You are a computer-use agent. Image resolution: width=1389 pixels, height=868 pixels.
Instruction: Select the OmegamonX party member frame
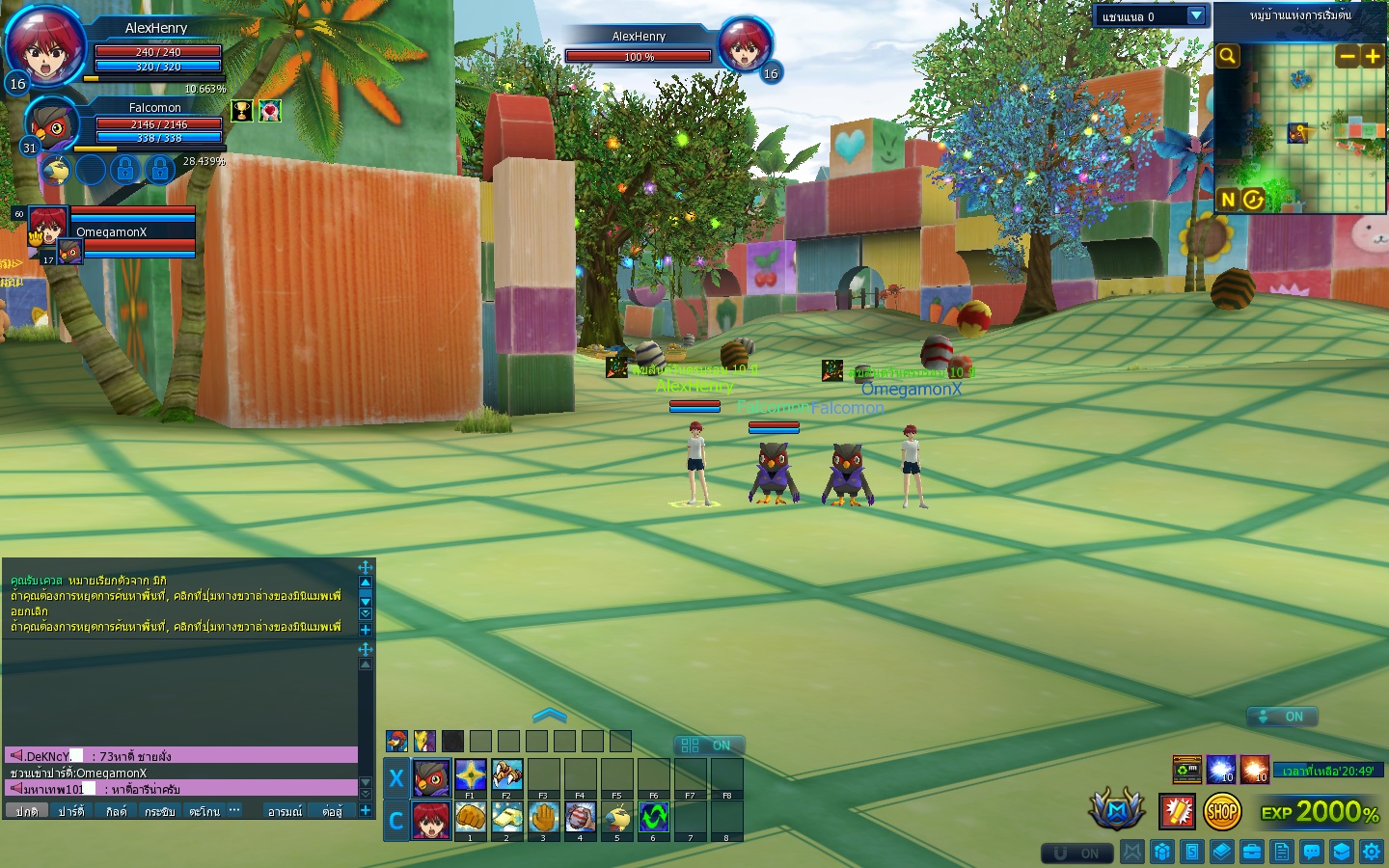pos(111,231)
